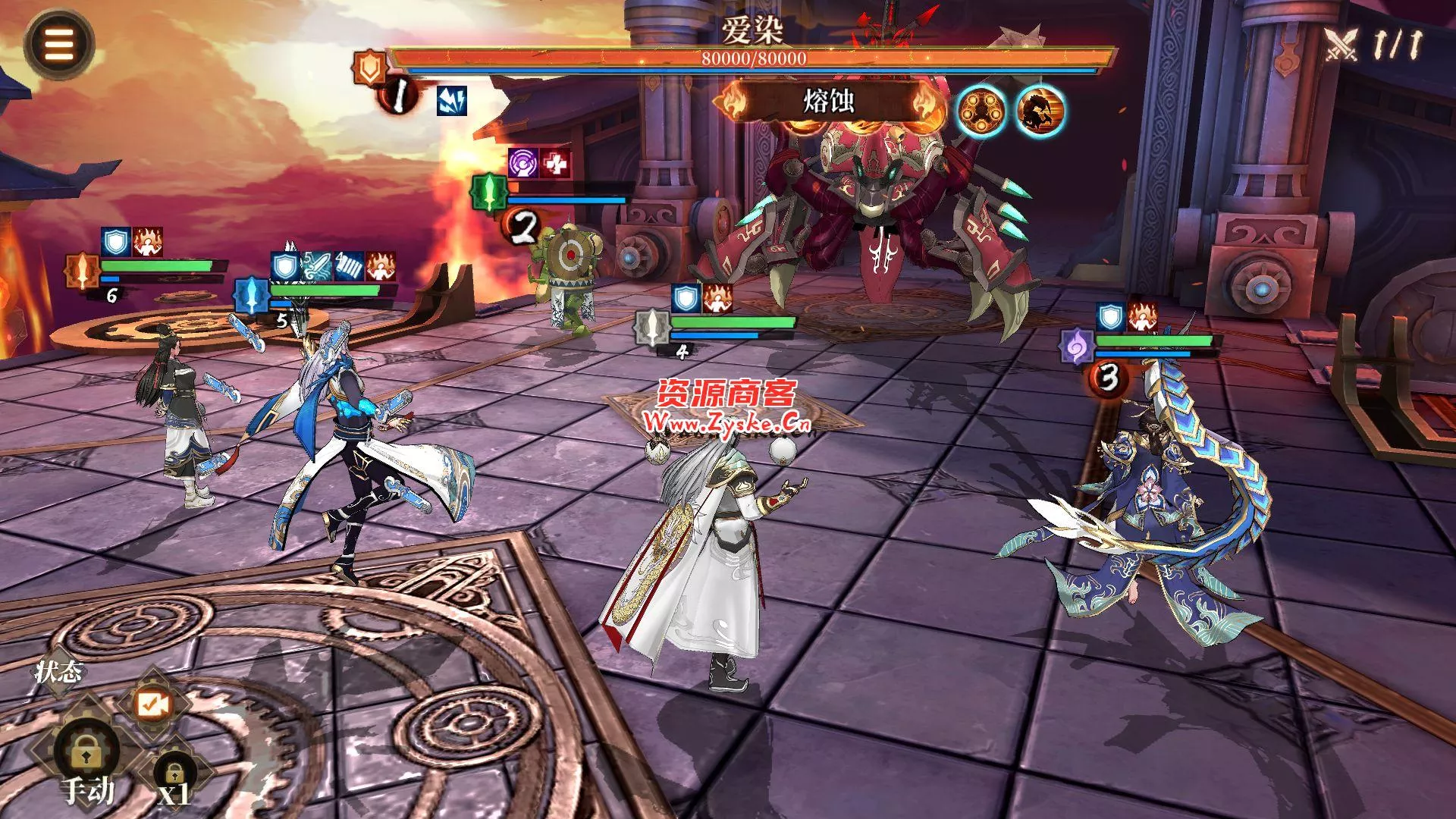Screen dimensions: 1456x819
Task: Check the target dummy's purple spiral status
Action: click(x=524, y=163)
